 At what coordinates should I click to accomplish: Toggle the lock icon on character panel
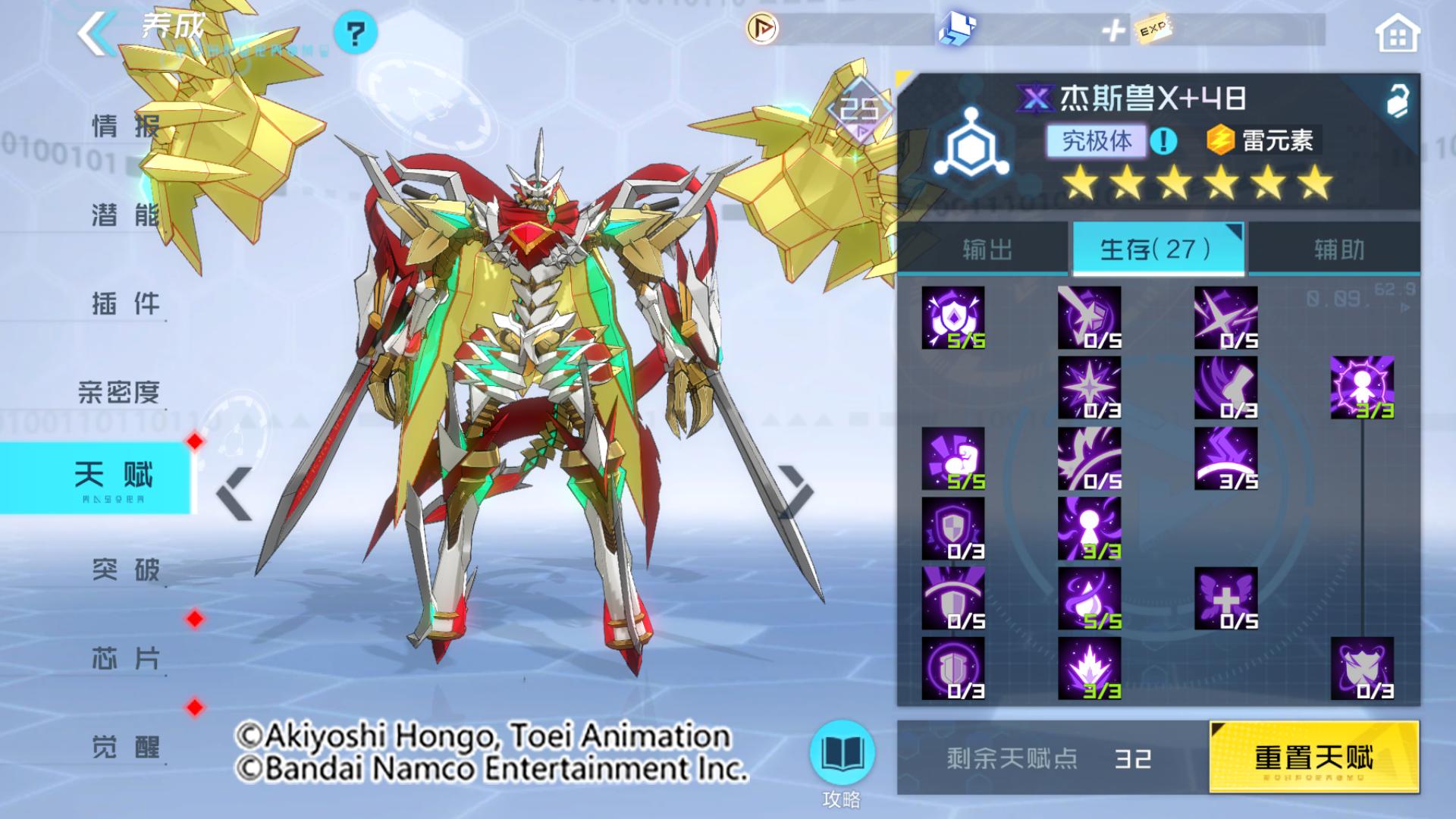tap(1397, 100)
